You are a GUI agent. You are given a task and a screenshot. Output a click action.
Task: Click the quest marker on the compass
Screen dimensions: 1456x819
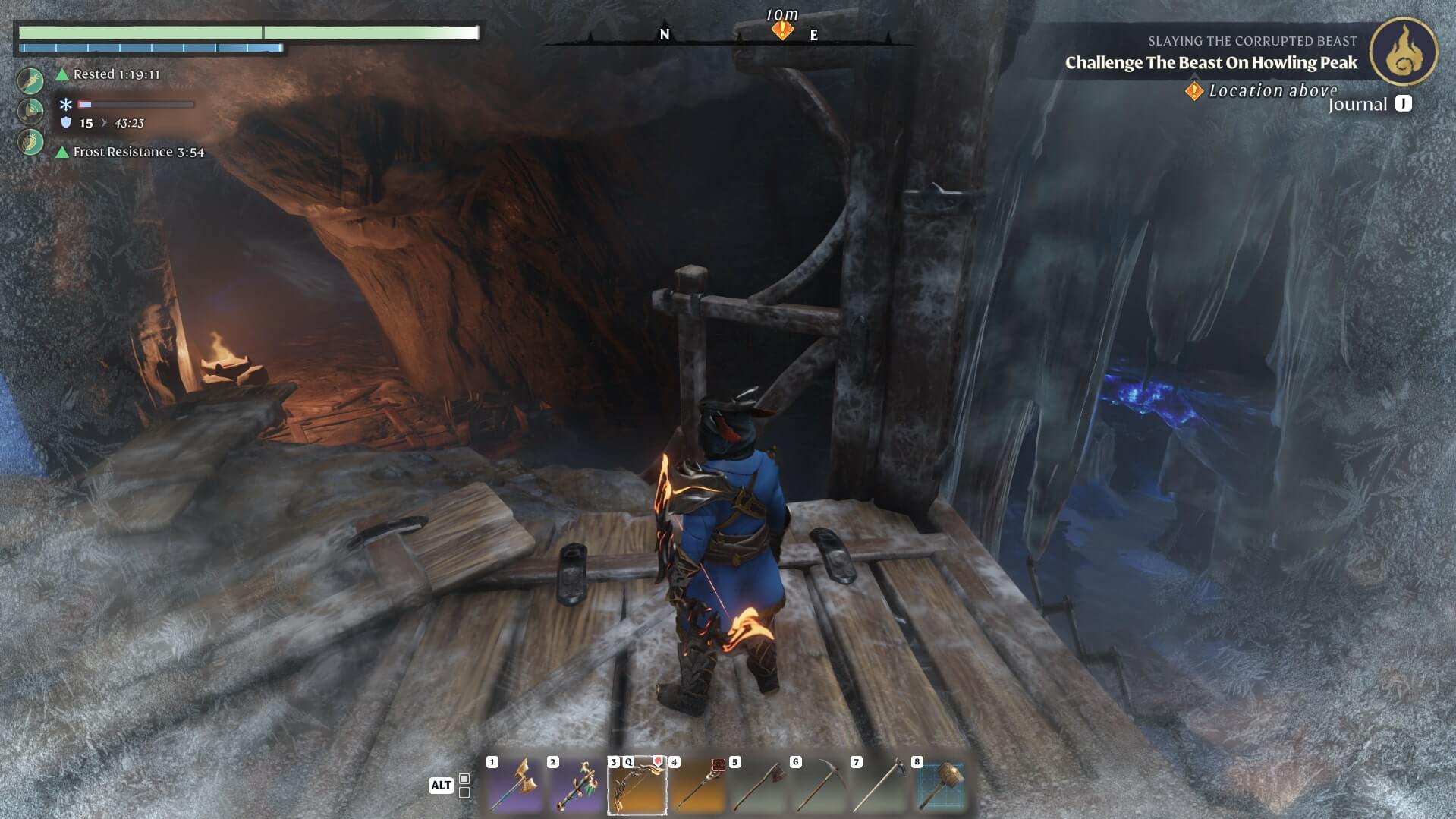782,30
